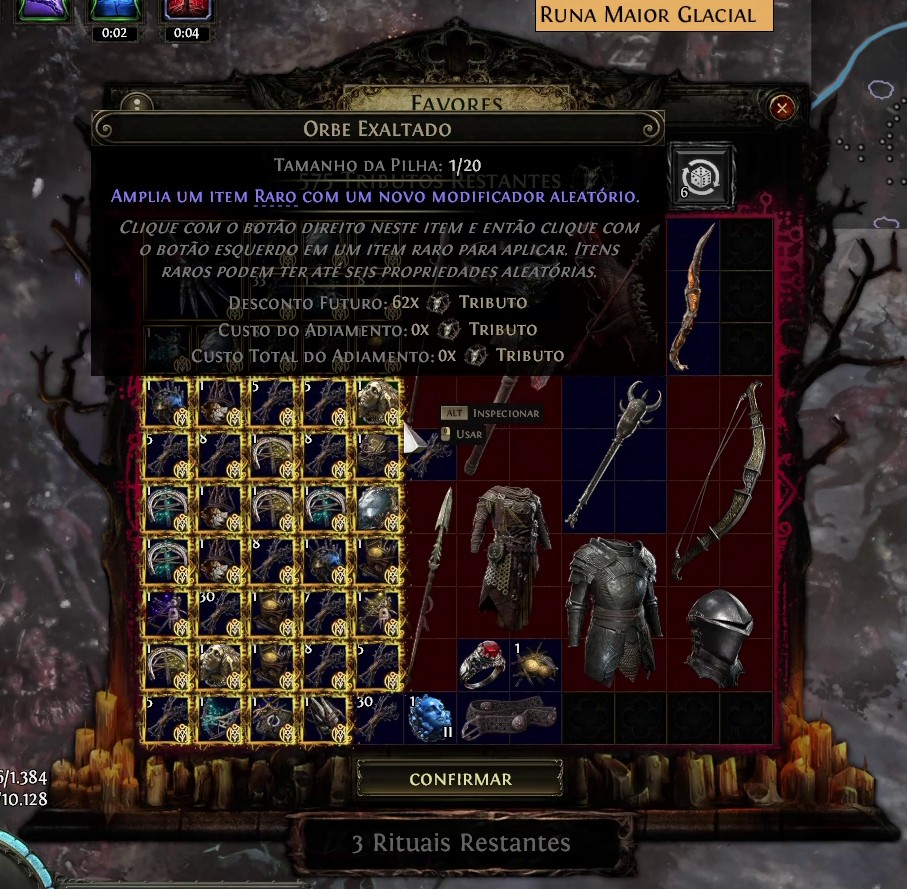Pick the steel visored helmet
Viewport: 907px width, 889px height.
coord(720,638)
